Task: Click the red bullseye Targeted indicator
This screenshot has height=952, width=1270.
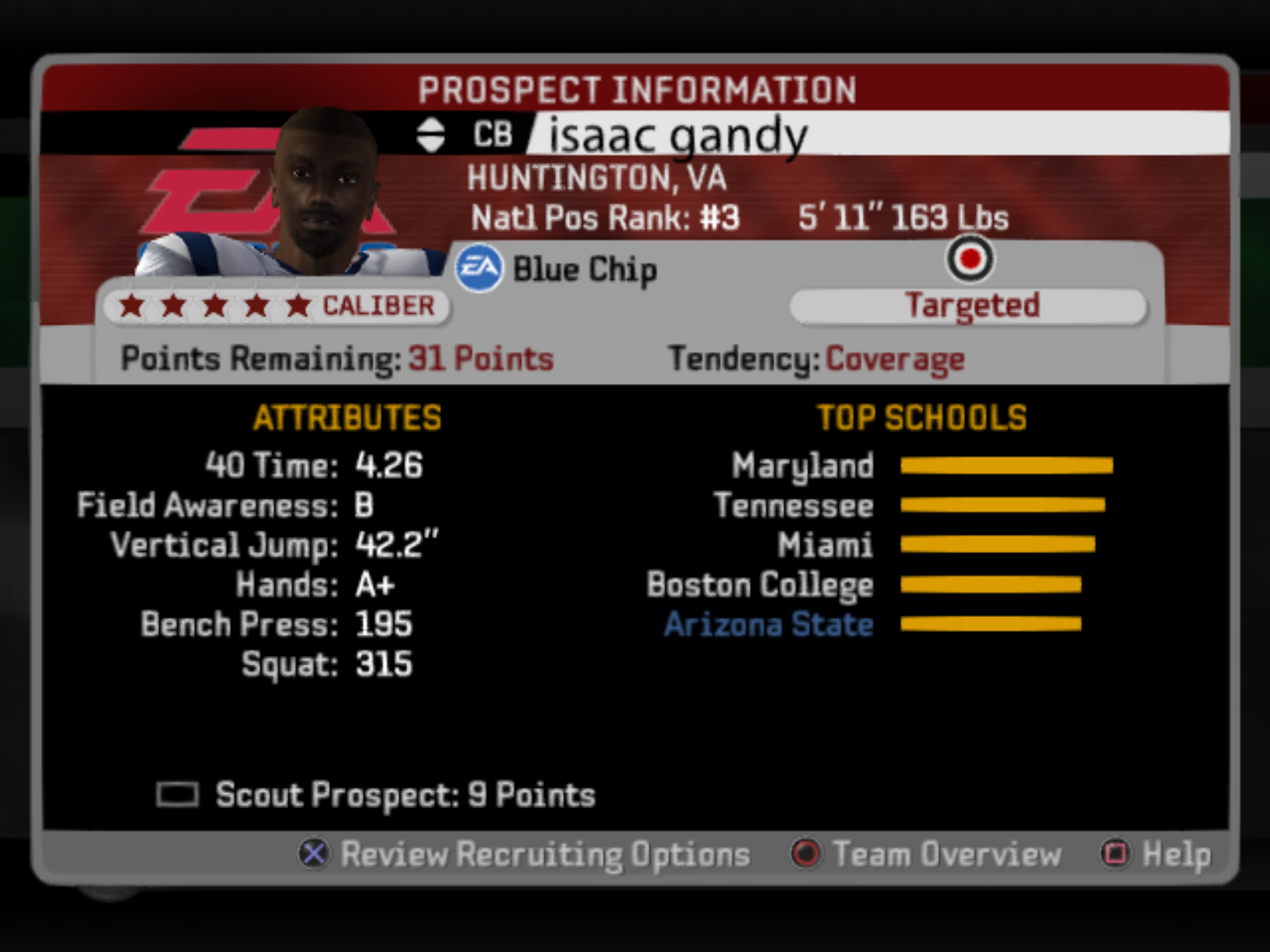Action: pos(971,259)
